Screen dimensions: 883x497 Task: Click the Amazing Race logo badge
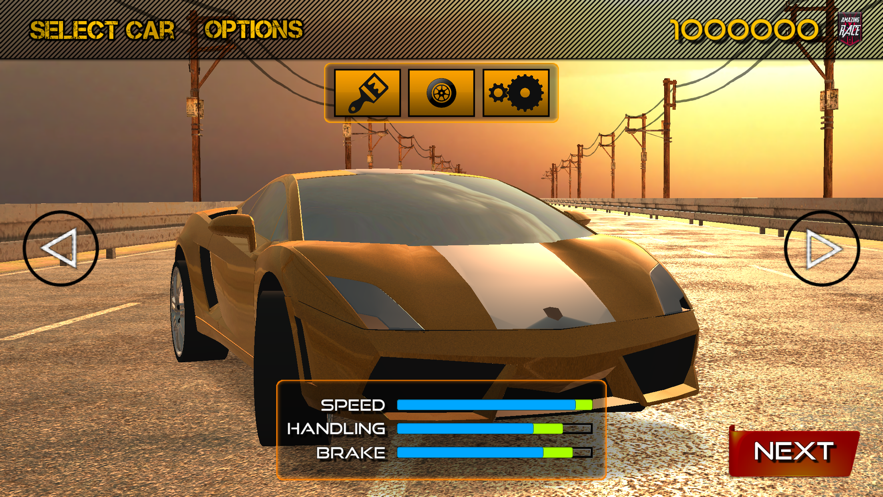coord(849,30)
